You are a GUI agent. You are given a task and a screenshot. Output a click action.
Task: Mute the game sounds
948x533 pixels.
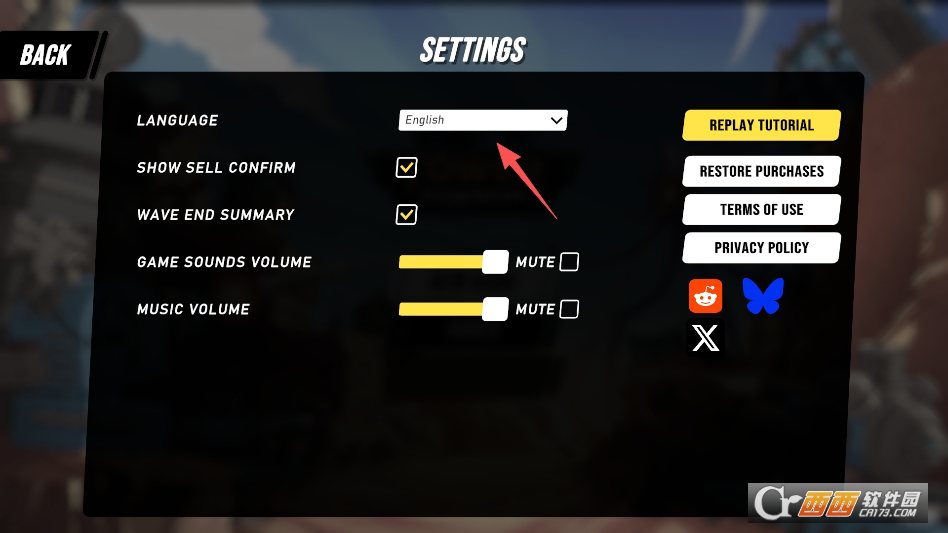[569, 262]
